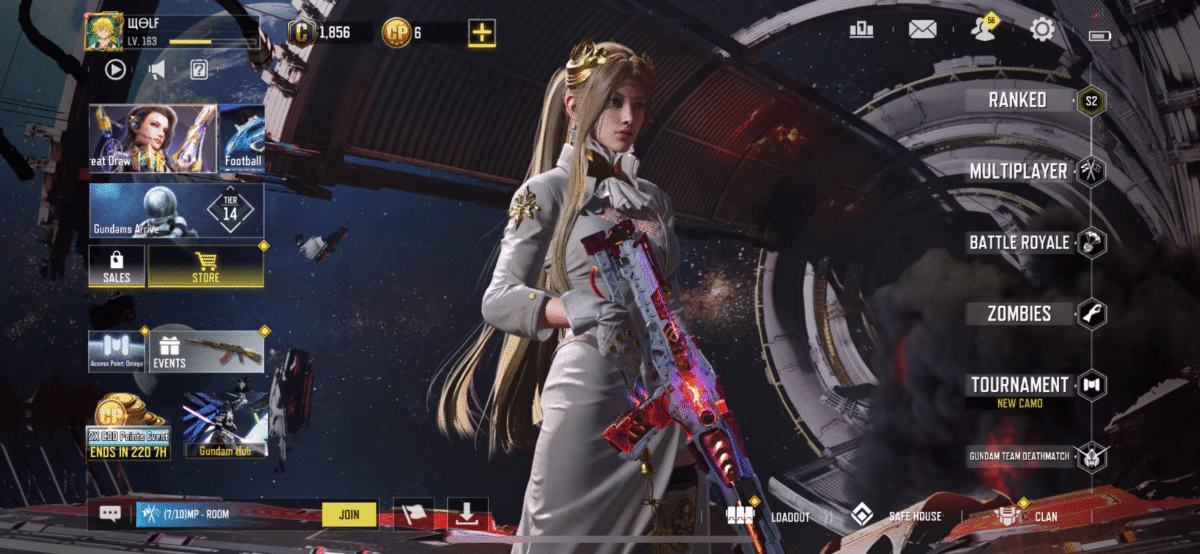
Task: Enter the Tournament mode
Action: pos(1019,385)
